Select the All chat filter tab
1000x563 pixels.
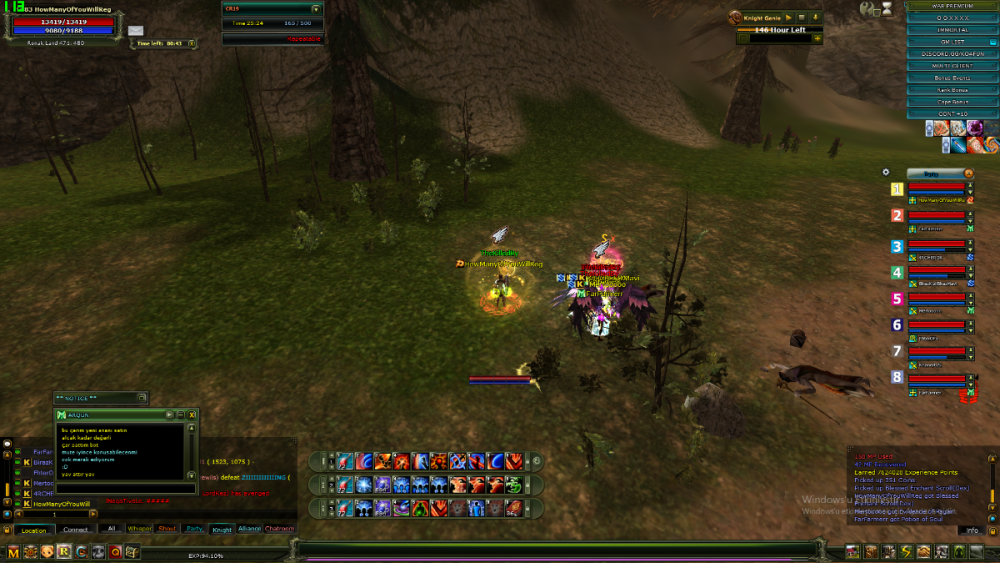(112, 528)
